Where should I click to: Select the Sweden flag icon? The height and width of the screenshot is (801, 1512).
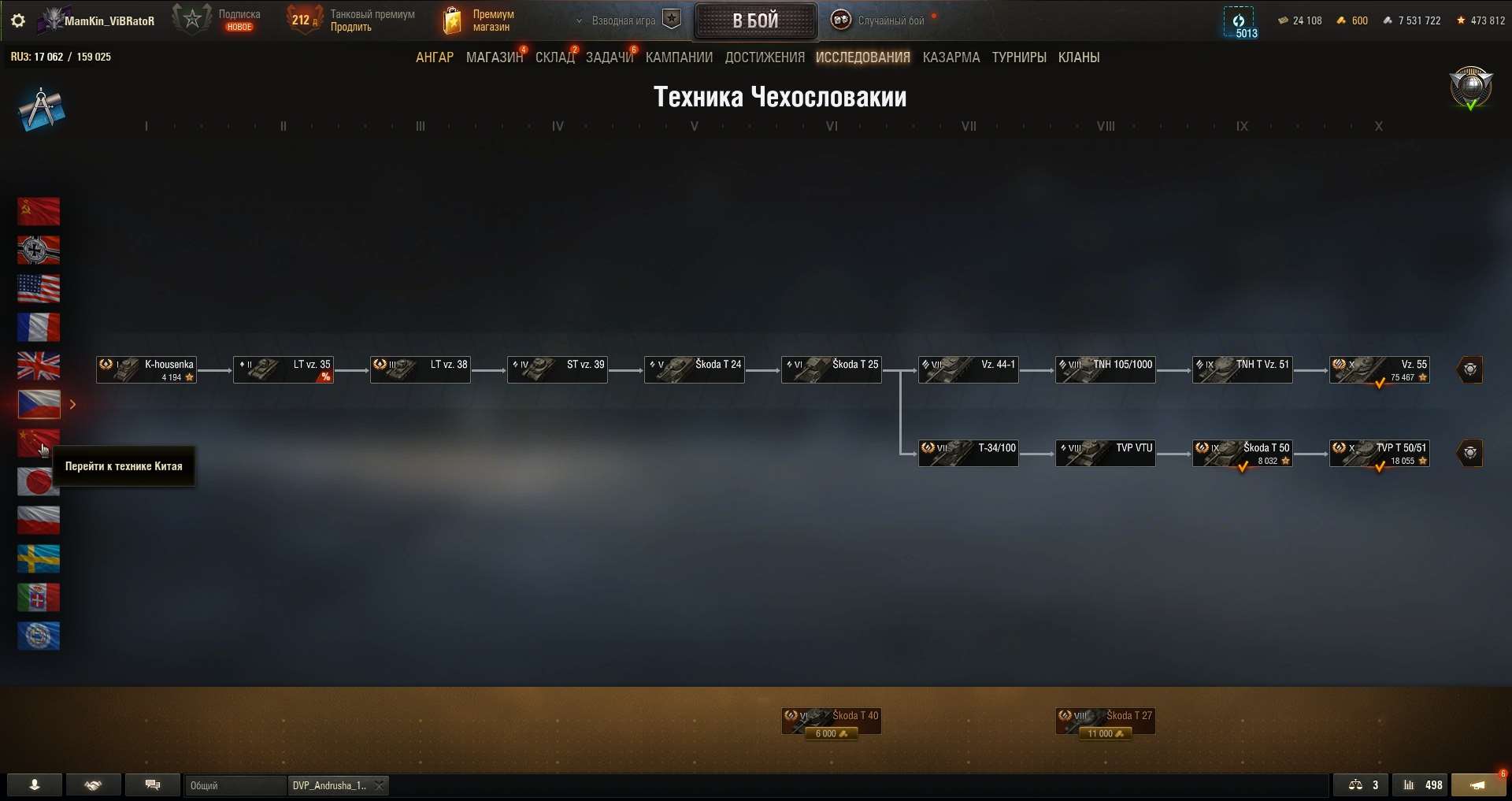[38, 558]
